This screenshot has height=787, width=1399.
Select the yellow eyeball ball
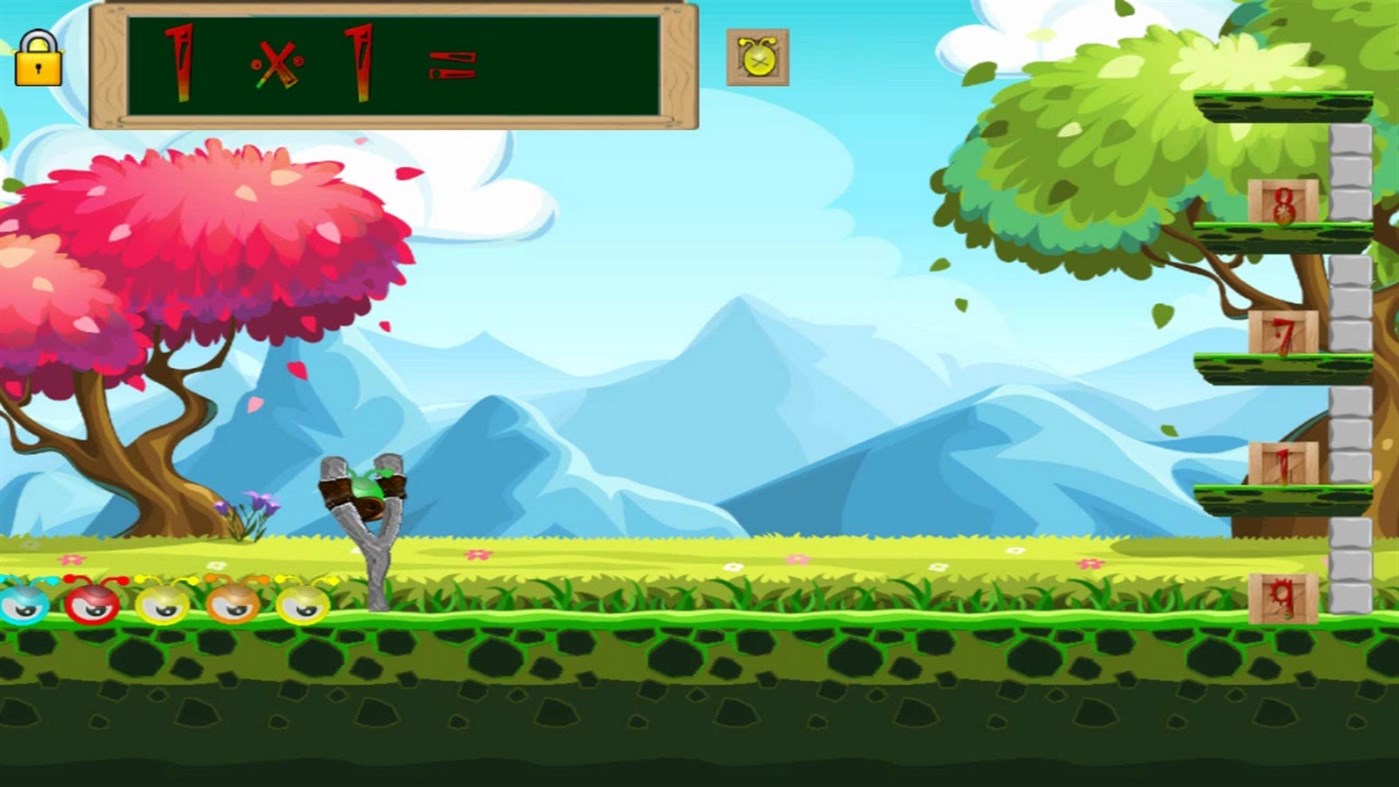pyautogui.click(x=160, y=605)
